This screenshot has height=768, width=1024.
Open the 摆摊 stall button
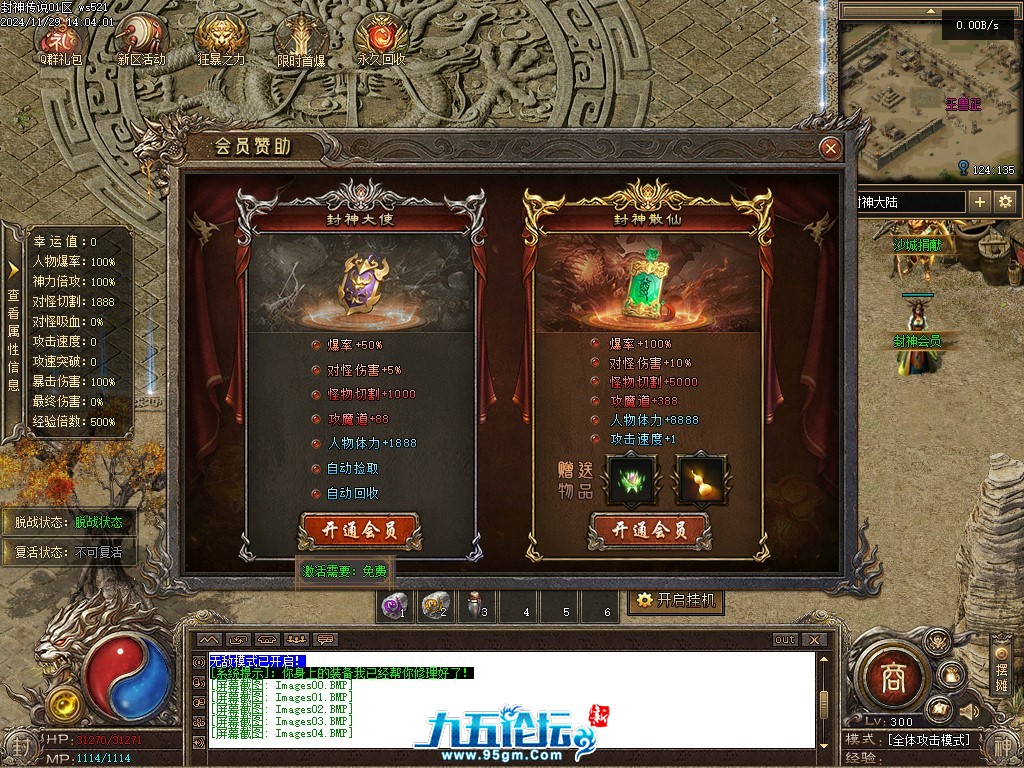(x=1002, y=665)
